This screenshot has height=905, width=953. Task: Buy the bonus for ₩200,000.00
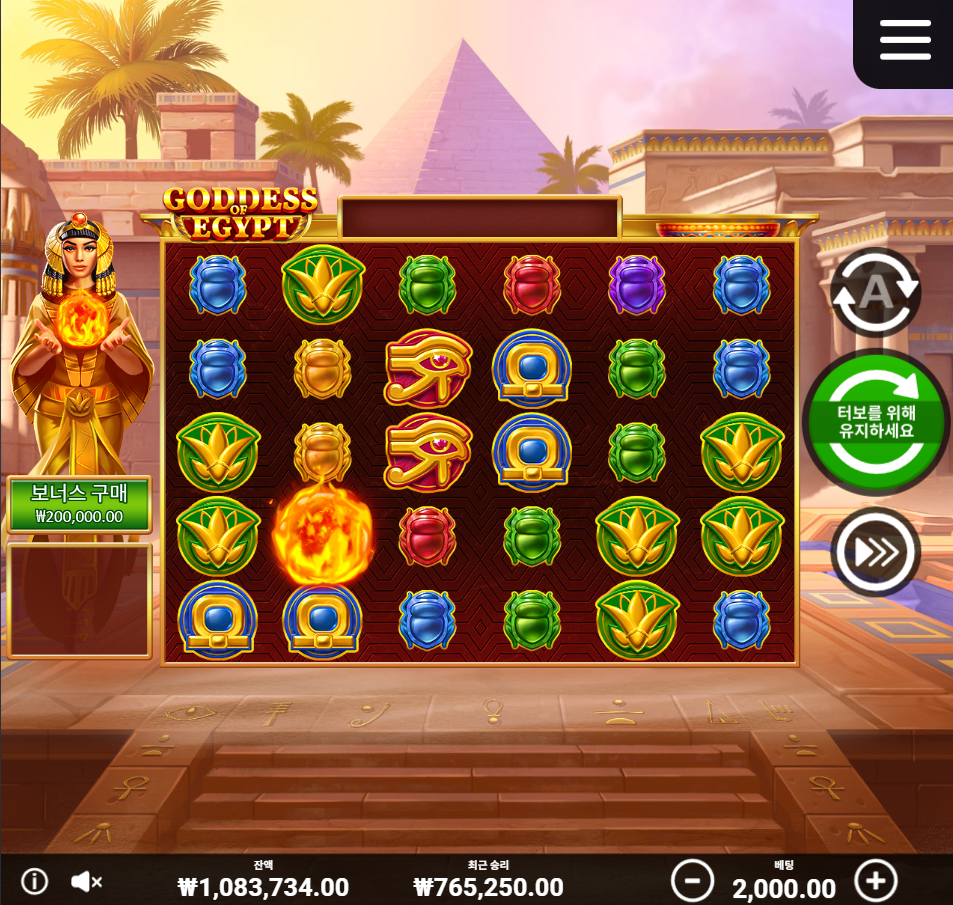click(x=79, y=505)
